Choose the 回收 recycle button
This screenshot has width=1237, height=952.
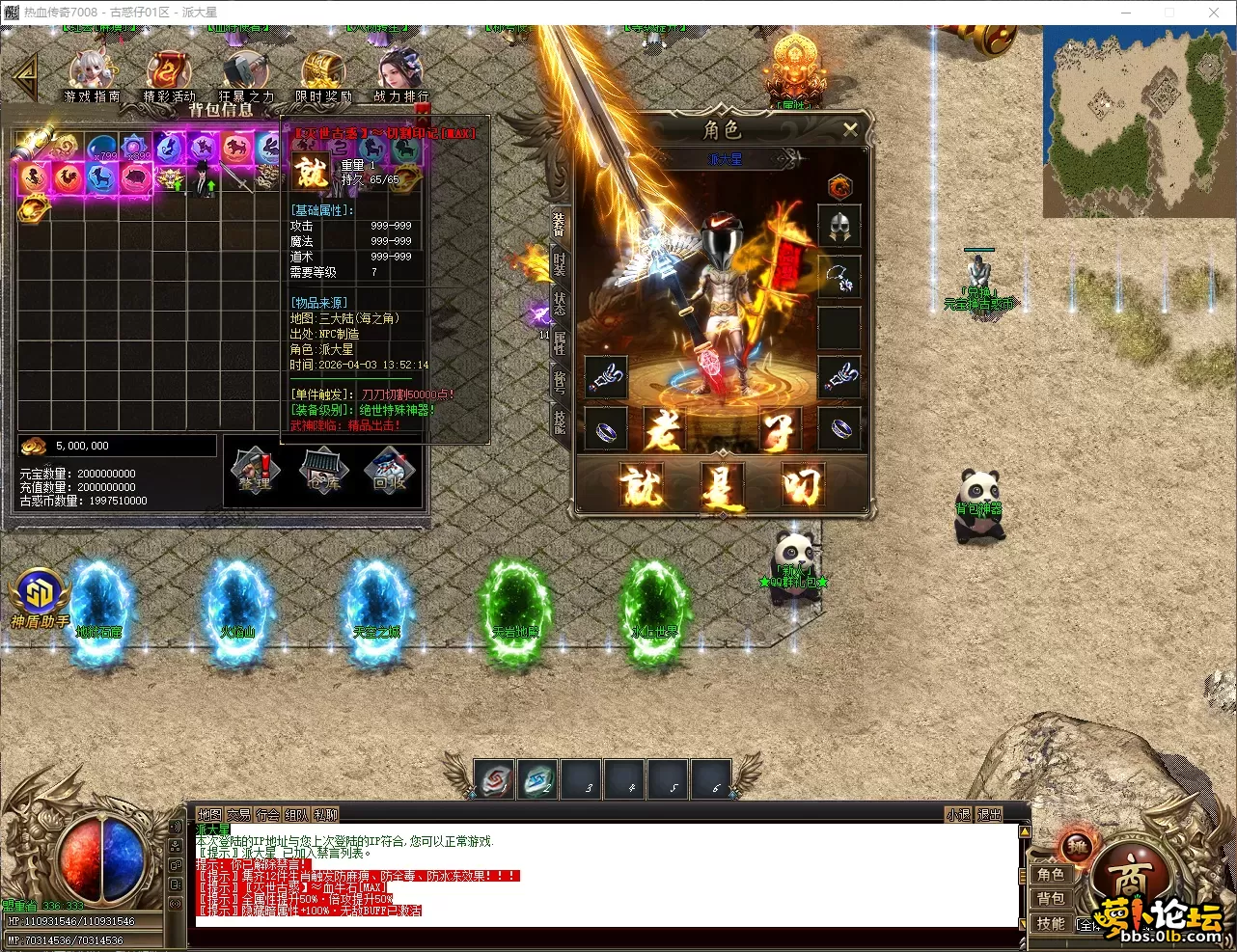point(389,471)
